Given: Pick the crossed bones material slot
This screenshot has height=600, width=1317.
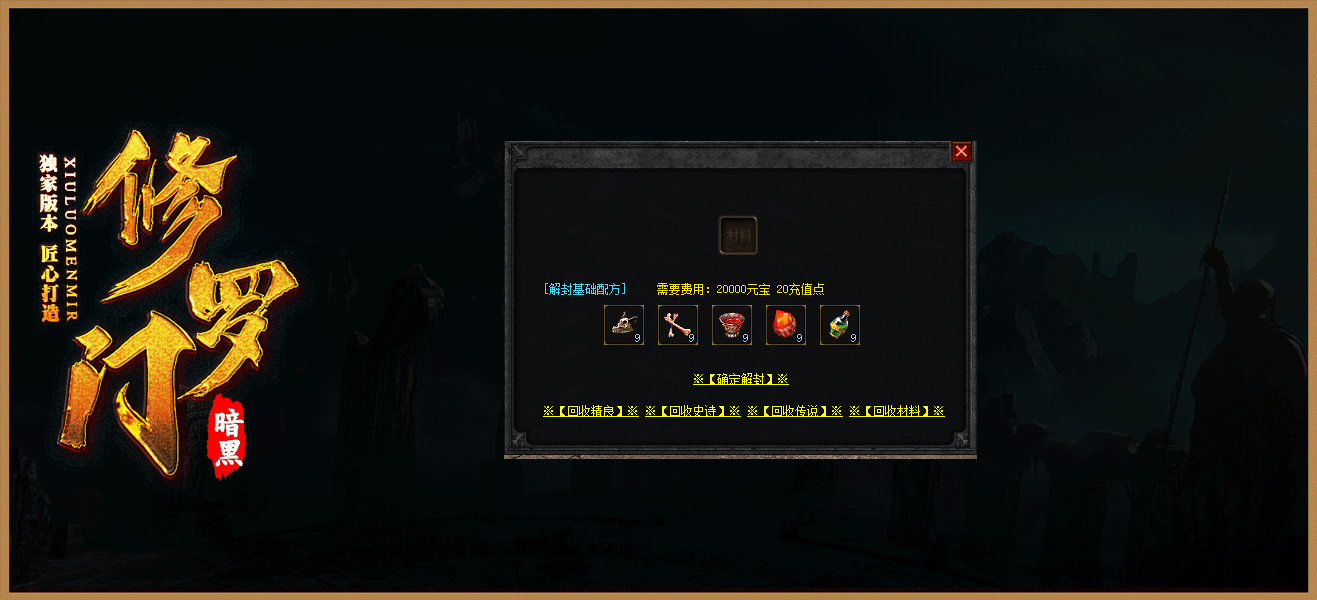Looking at the screenshot, I should [678, 325].
